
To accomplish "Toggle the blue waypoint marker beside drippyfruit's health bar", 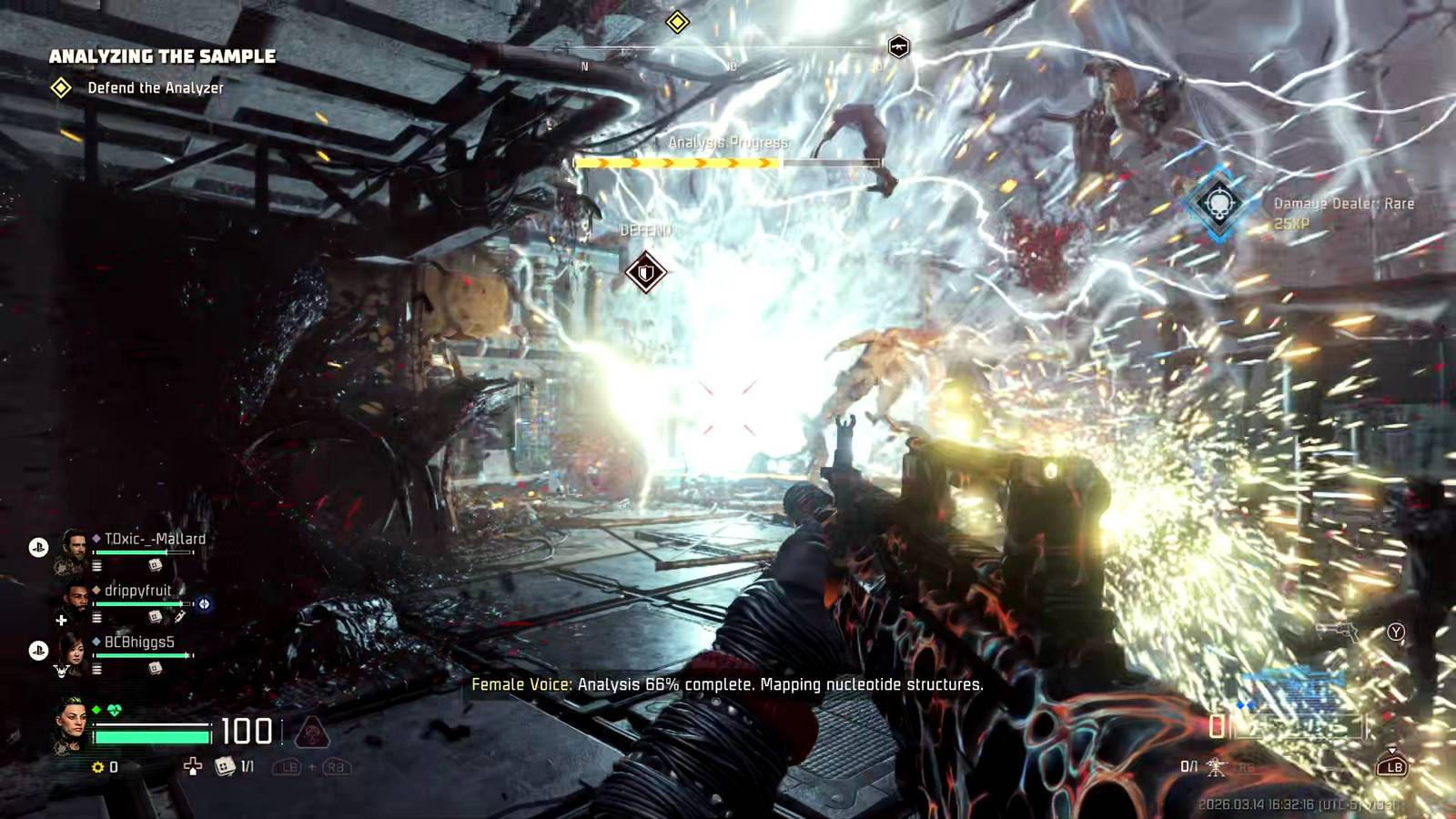I will [205, 604].
